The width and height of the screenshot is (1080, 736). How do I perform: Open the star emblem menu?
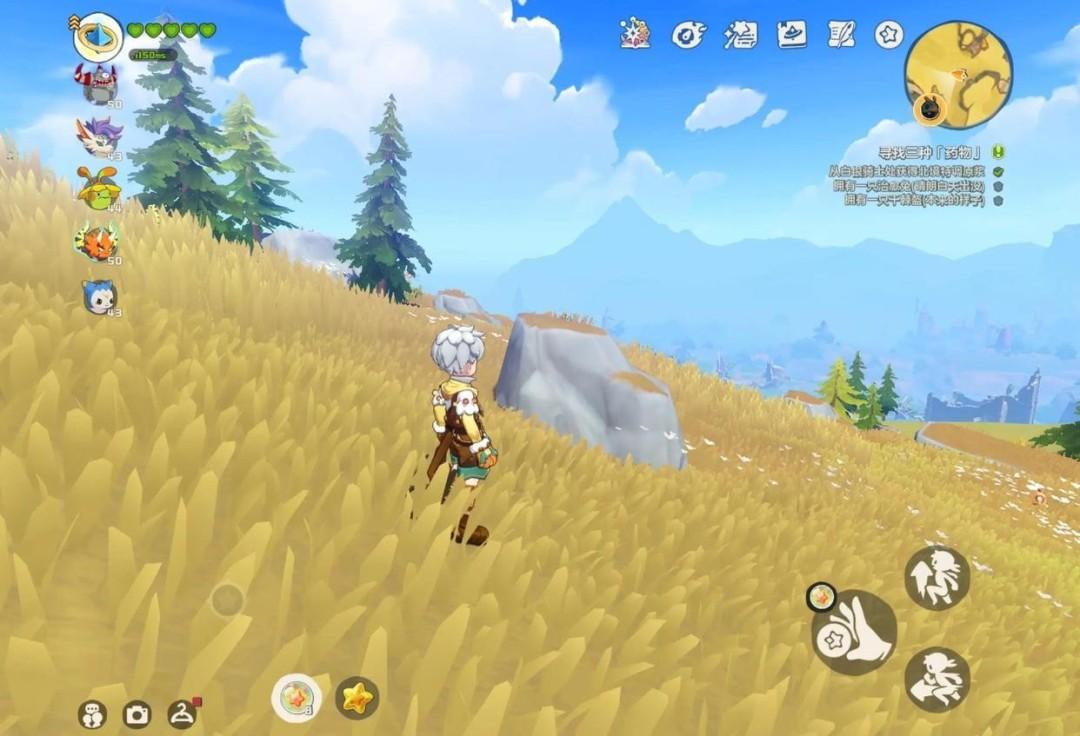pos(889,34)
